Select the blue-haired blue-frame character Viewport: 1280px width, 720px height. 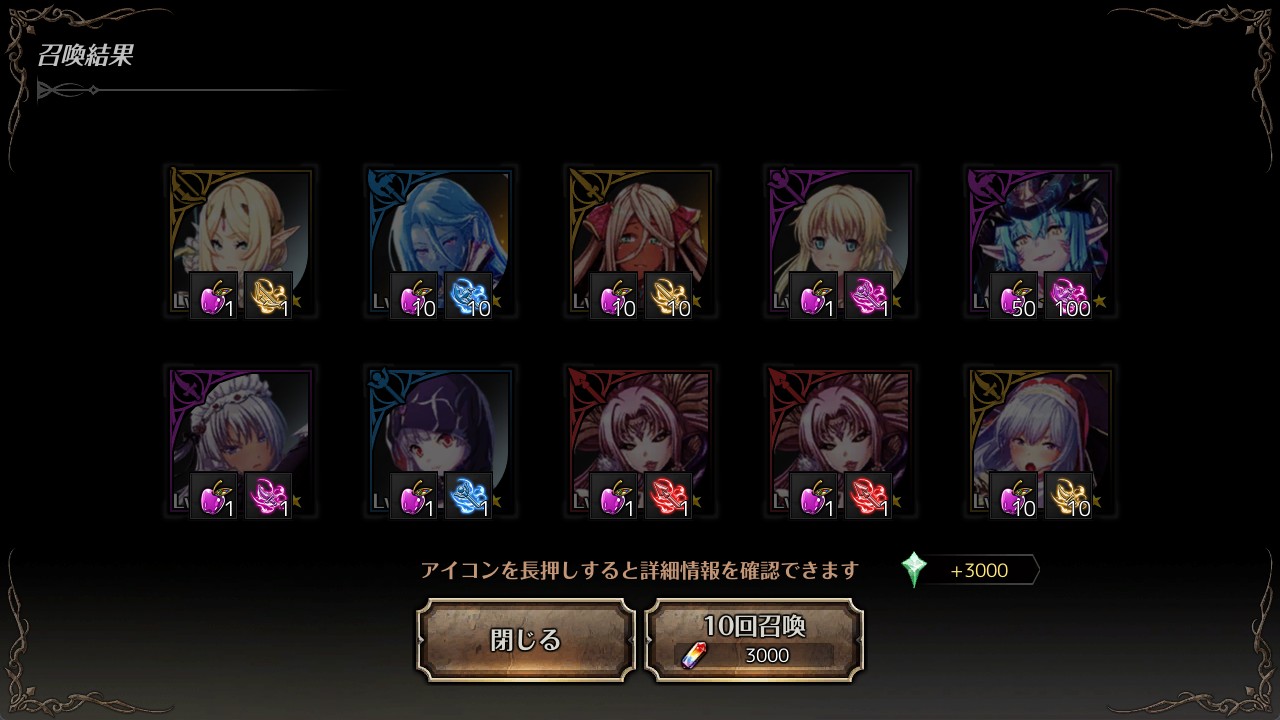tap(440, 230)
